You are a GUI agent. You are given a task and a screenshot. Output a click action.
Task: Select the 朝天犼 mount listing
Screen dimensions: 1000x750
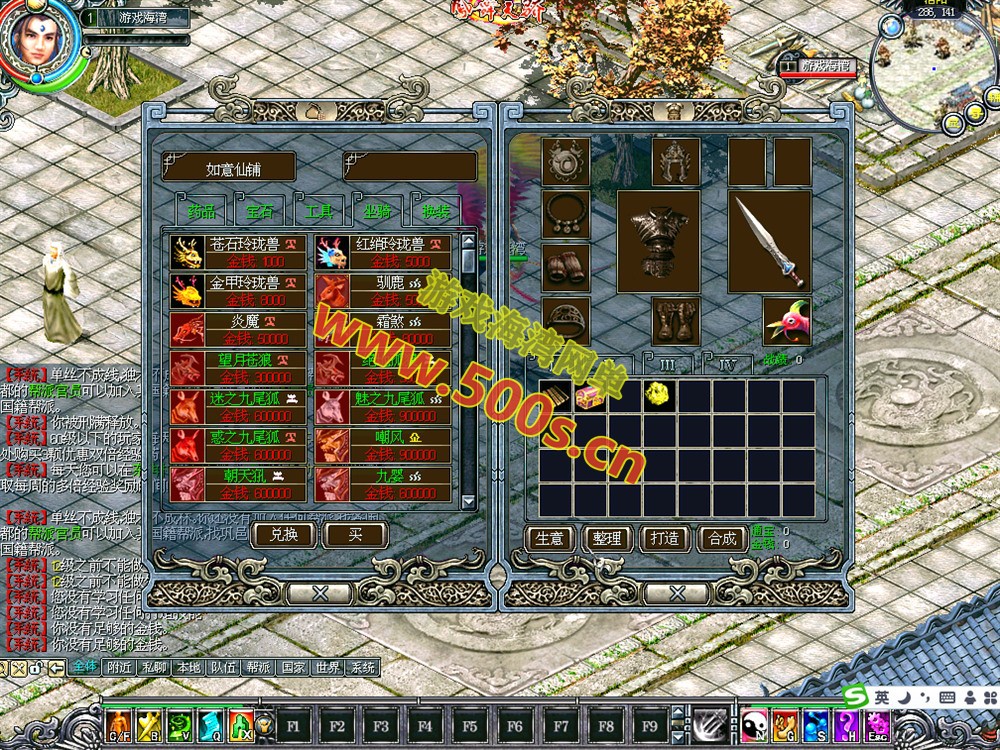tap(238, 485)
